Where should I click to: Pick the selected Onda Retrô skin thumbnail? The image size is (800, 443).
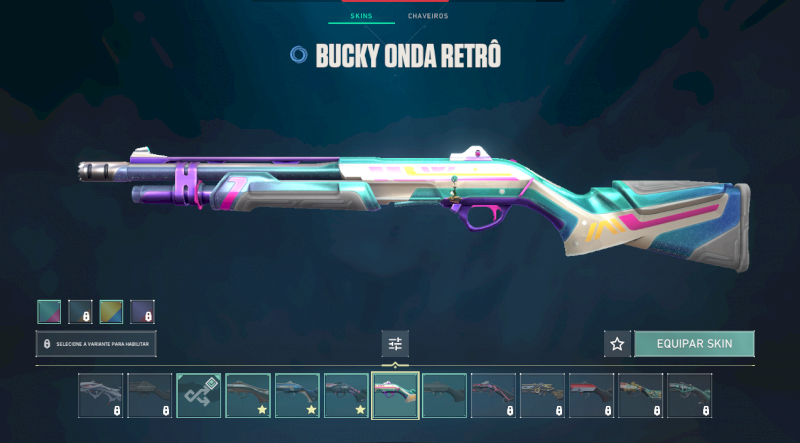pos(395,395)
